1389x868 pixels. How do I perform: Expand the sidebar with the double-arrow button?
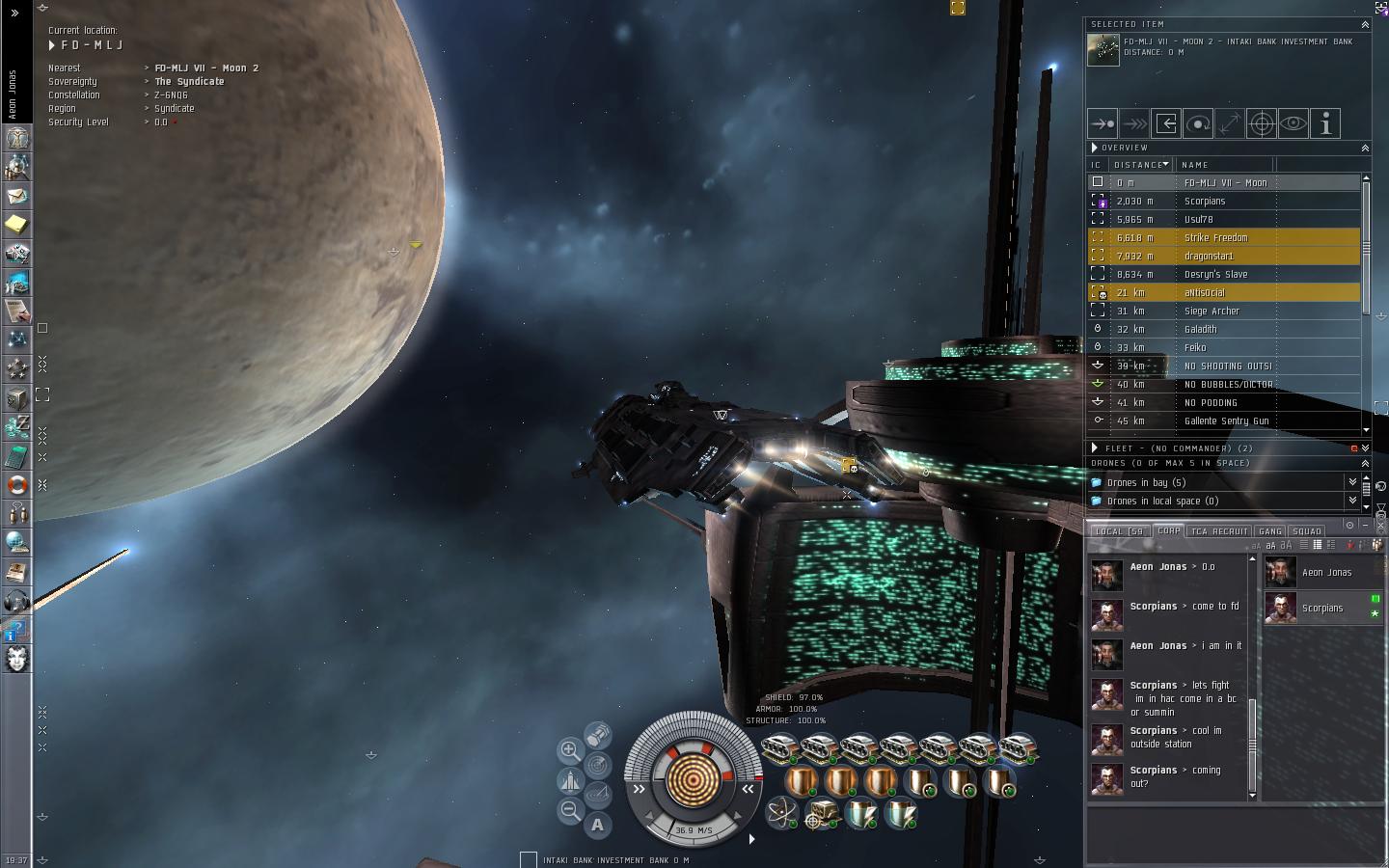pos(14,14)
